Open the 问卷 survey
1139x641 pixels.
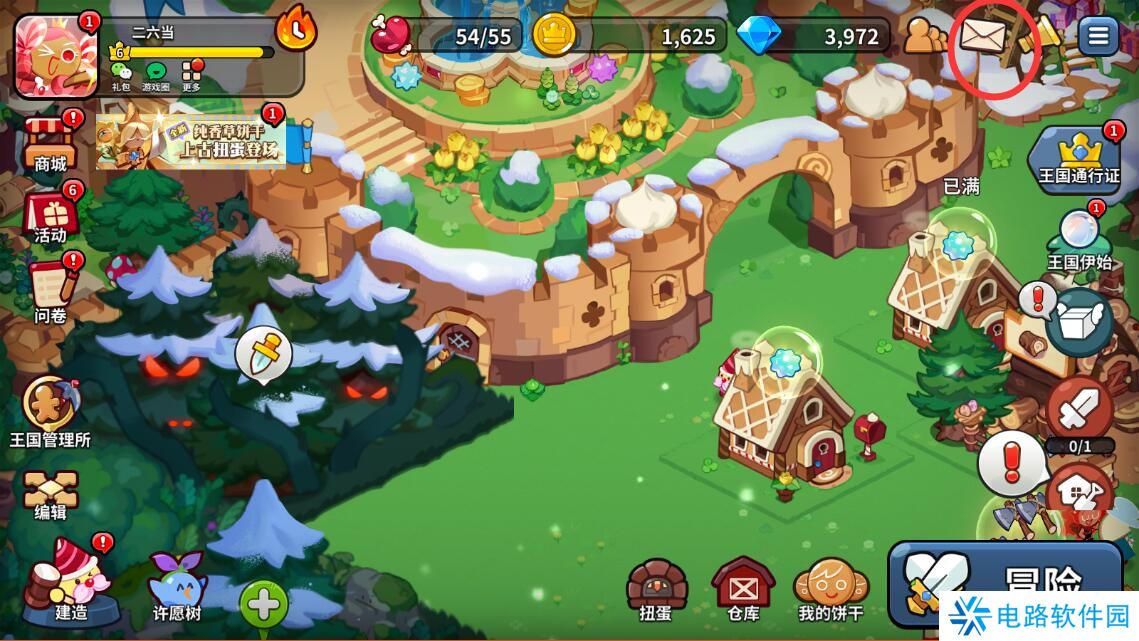(50, 290)
